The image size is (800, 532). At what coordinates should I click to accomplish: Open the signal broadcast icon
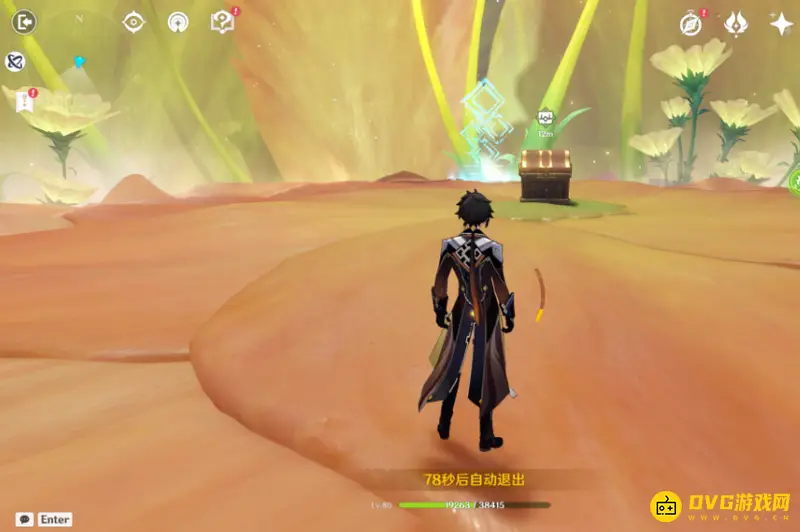178,21
